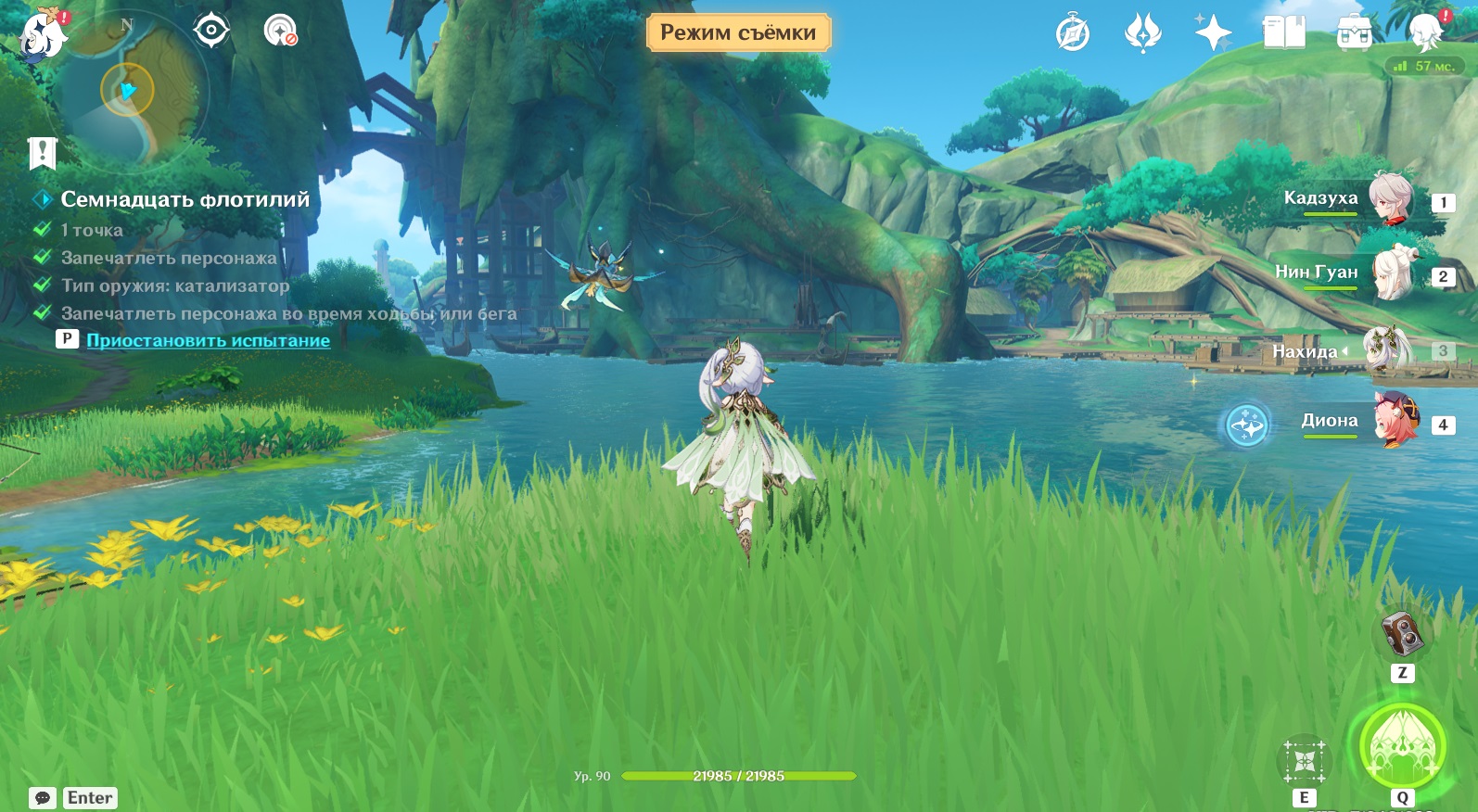
Task: Switch to party member Нин Гуан
Action: click(x=1391, y=273)
